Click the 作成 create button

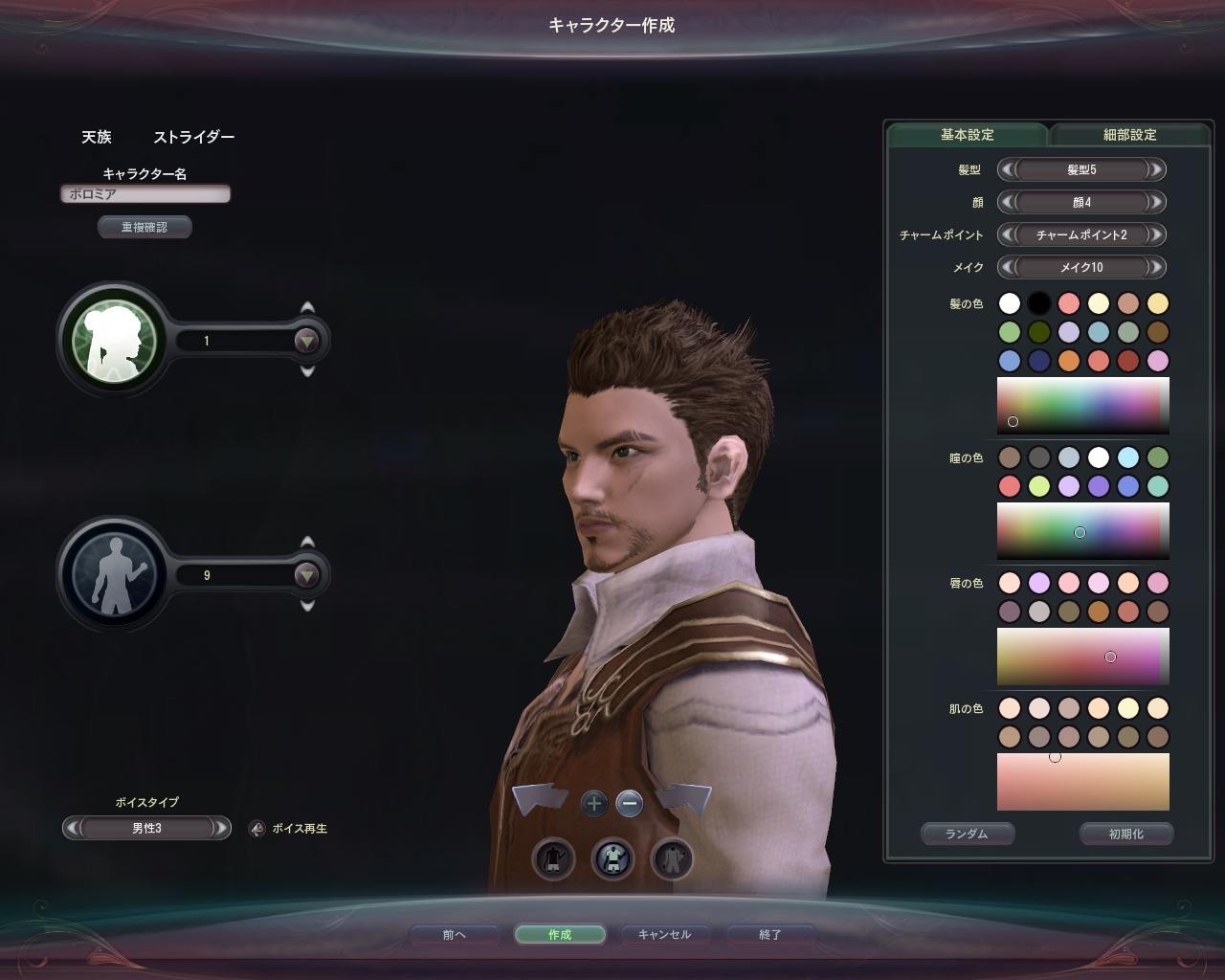[x=560, y=934]
